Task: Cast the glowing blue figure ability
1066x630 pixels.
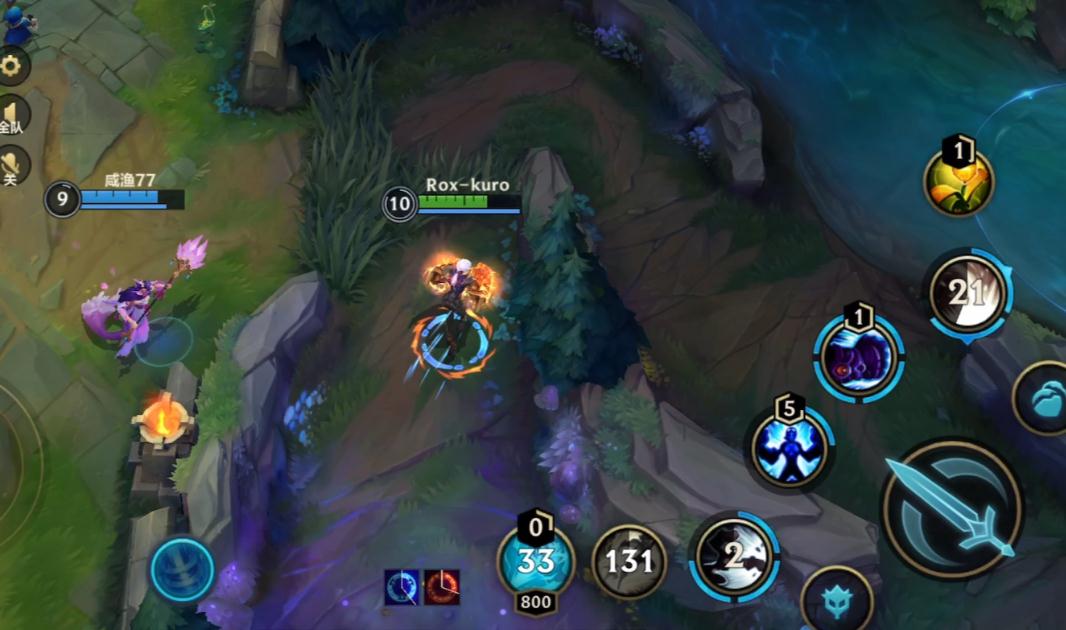Action: [790, 447]
